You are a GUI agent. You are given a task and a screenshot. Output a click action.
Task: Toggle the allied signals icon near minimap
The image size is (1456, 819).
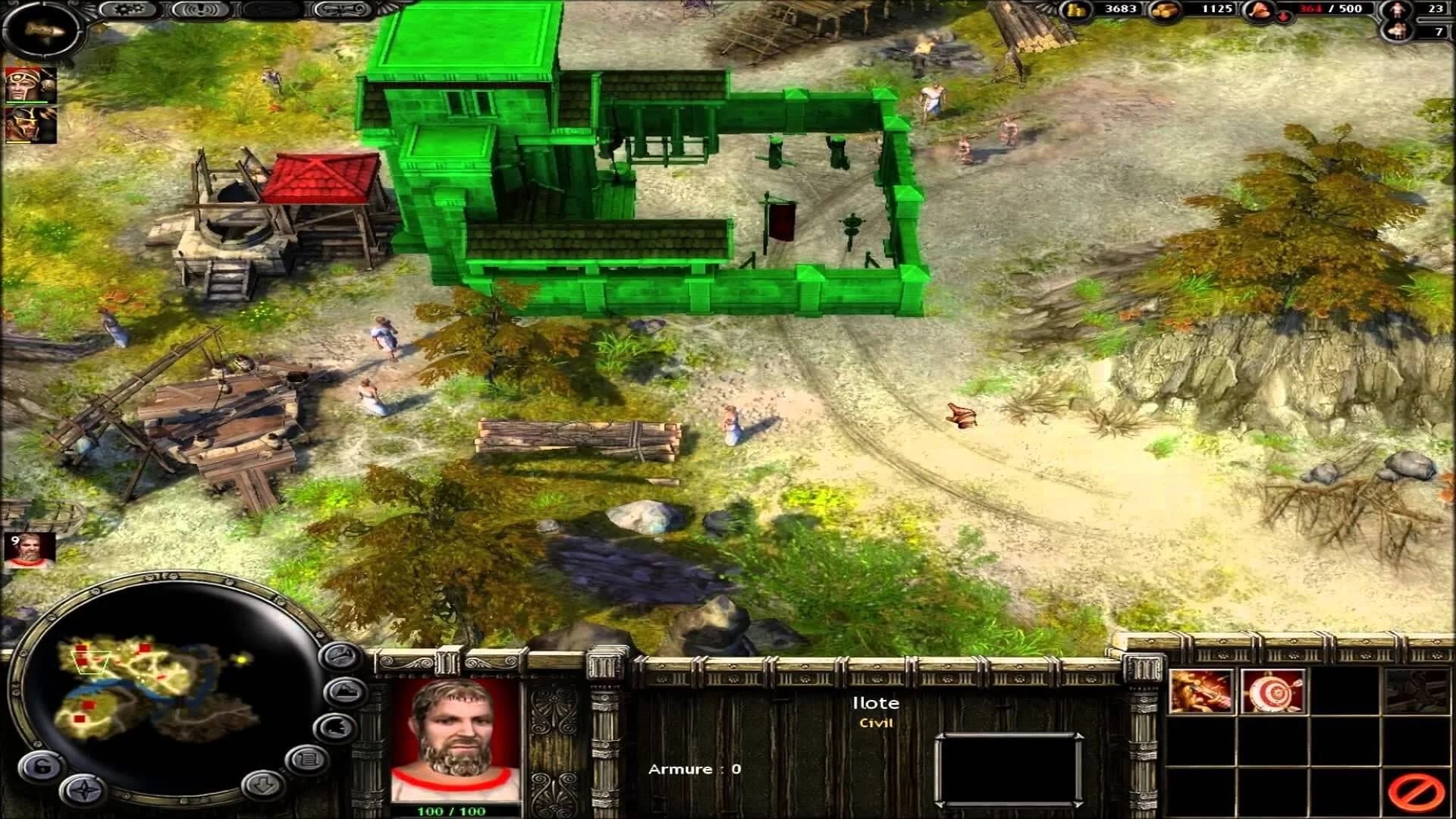click(x=336, y=728)
